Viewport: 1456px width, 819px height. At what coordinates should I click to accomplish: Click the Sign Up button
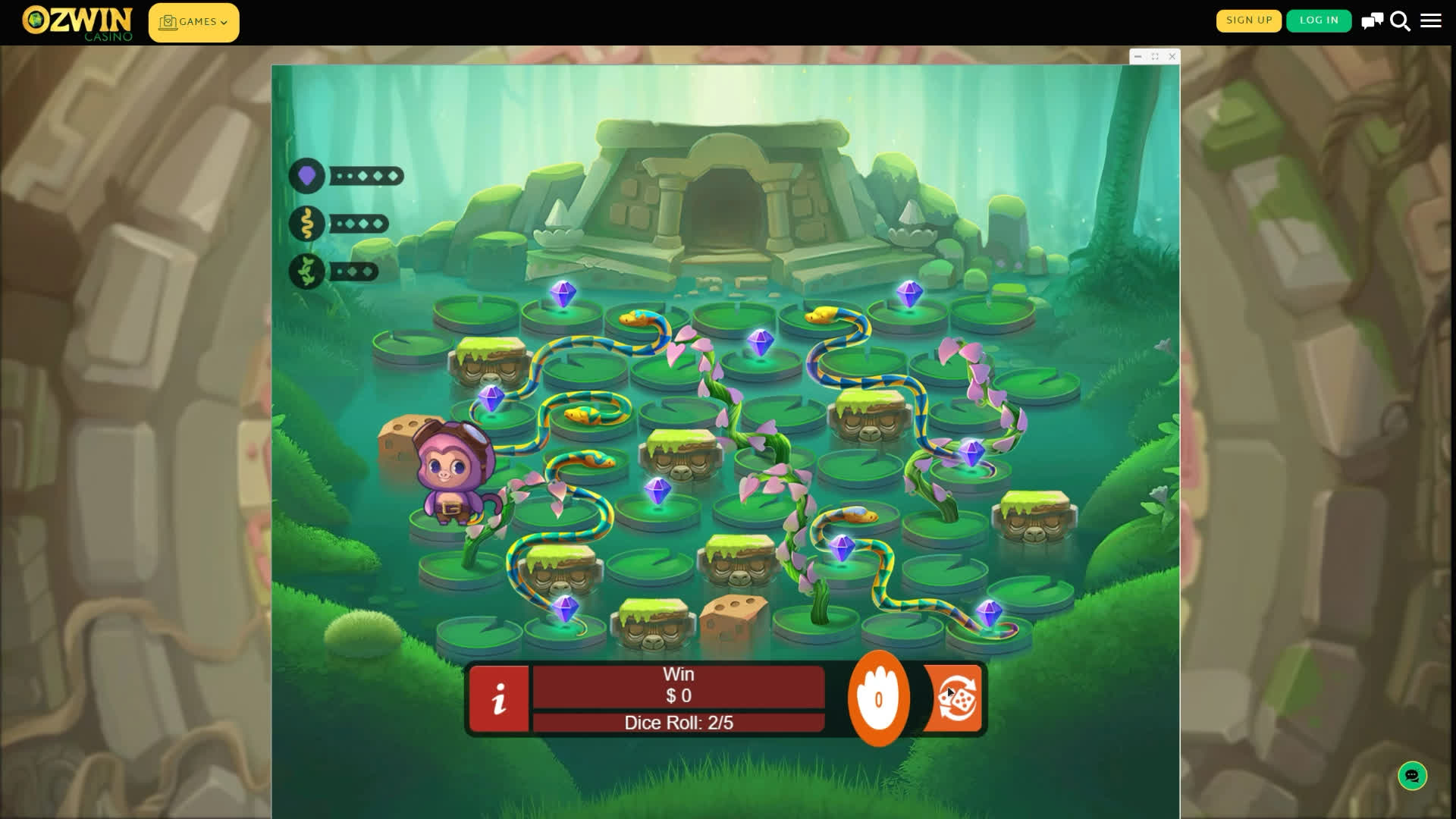click(x=1248, y=20)
